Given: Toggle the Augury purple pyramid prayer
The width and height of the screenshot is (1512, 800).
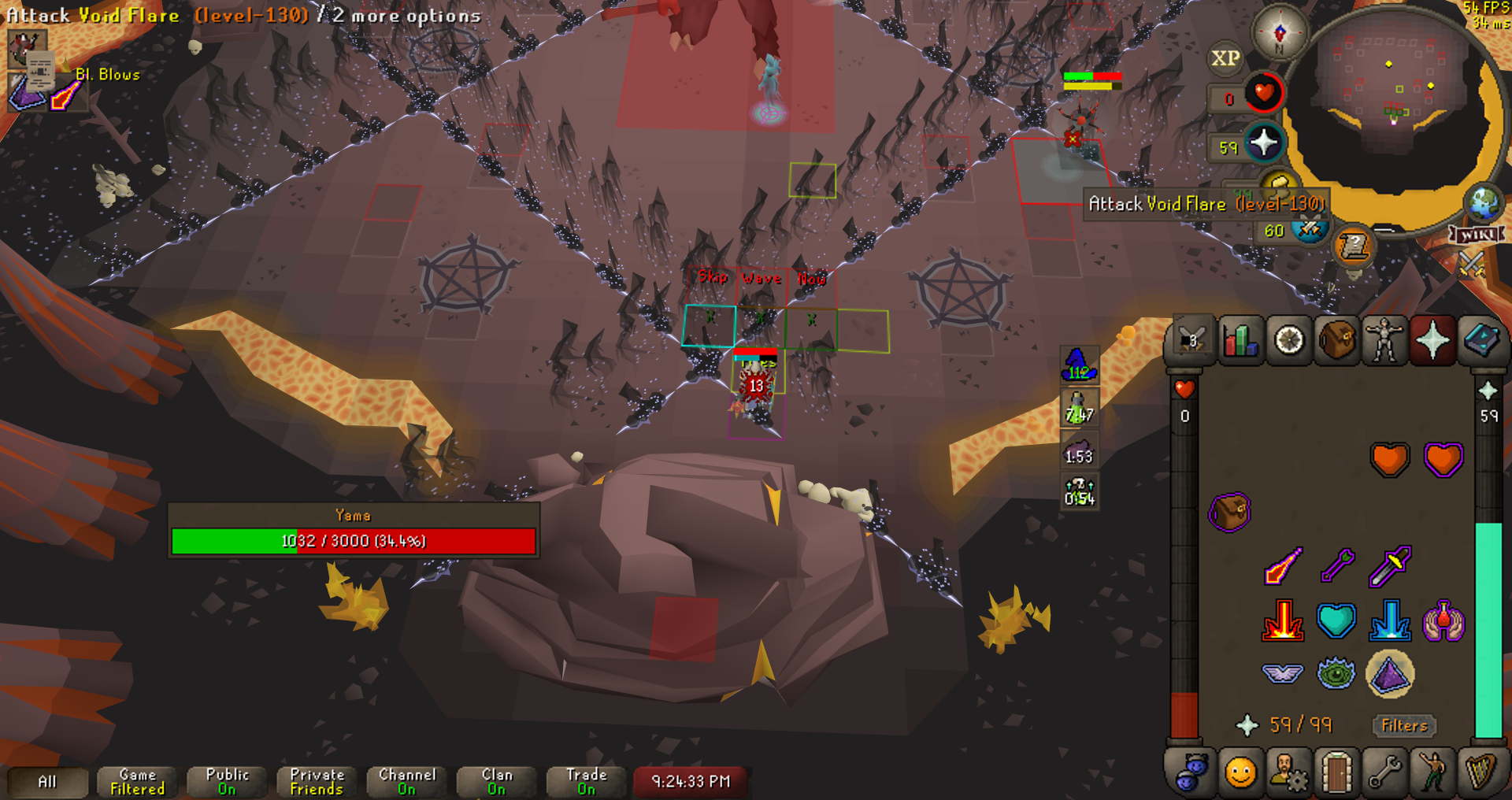Looking at the screenshot, I should click(x=1390, y=674).
